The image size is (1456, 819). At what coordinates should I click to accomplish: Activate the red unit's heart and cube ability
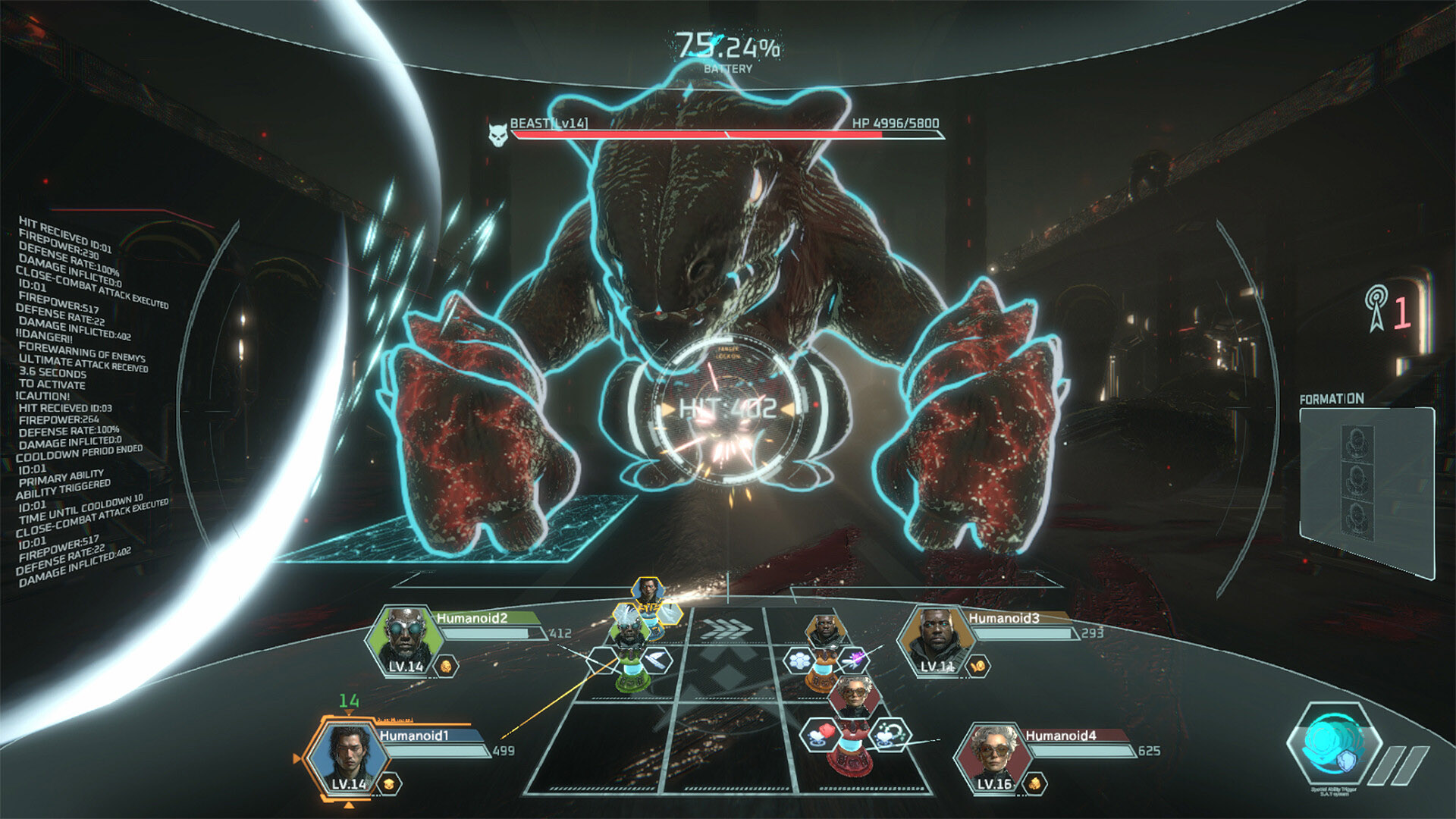pyautogui.click(x=821, y=734)
